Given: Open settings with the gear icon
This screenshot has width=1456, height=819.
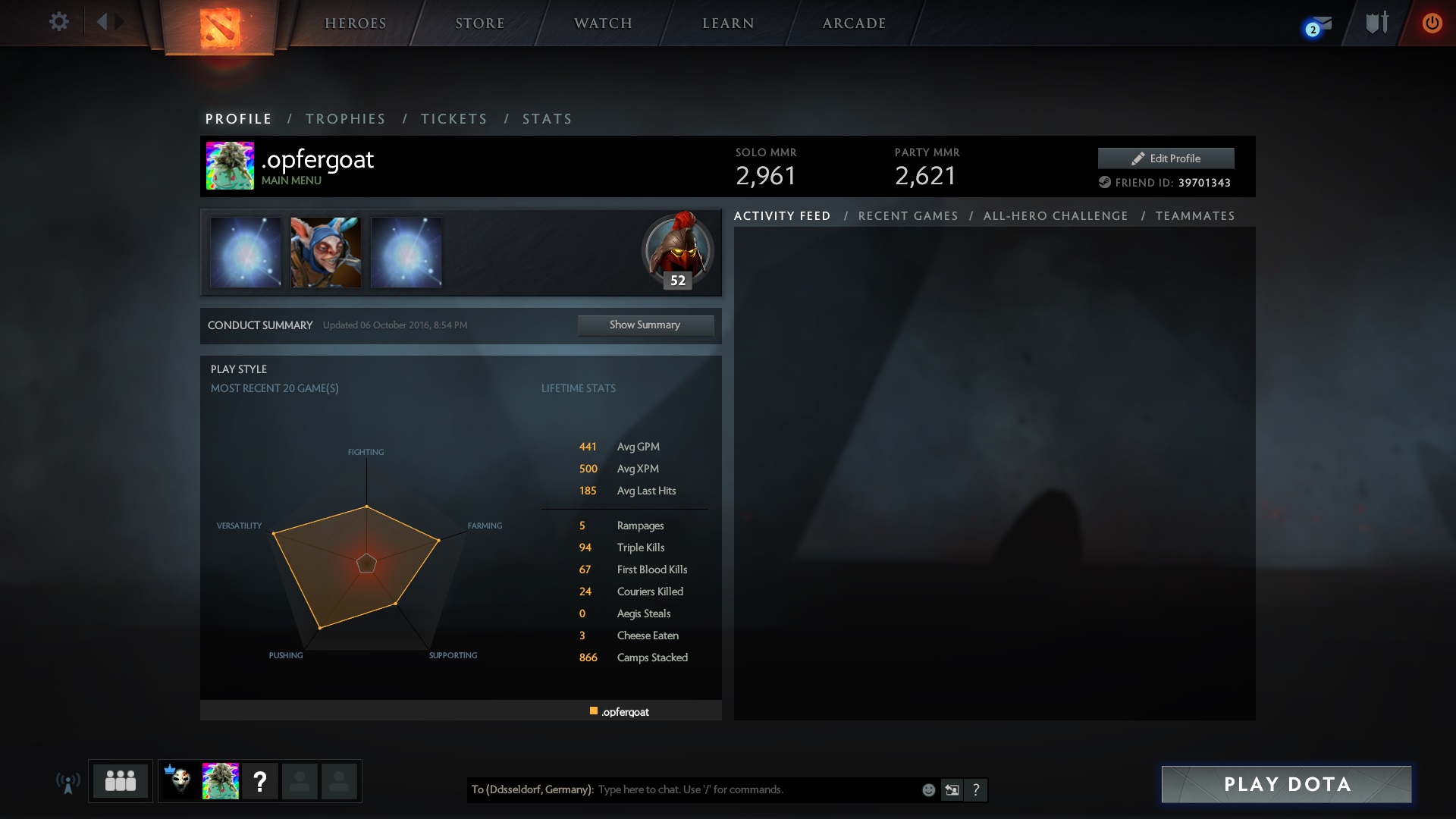Looking at the screenshot, I should tap(59, 22).
